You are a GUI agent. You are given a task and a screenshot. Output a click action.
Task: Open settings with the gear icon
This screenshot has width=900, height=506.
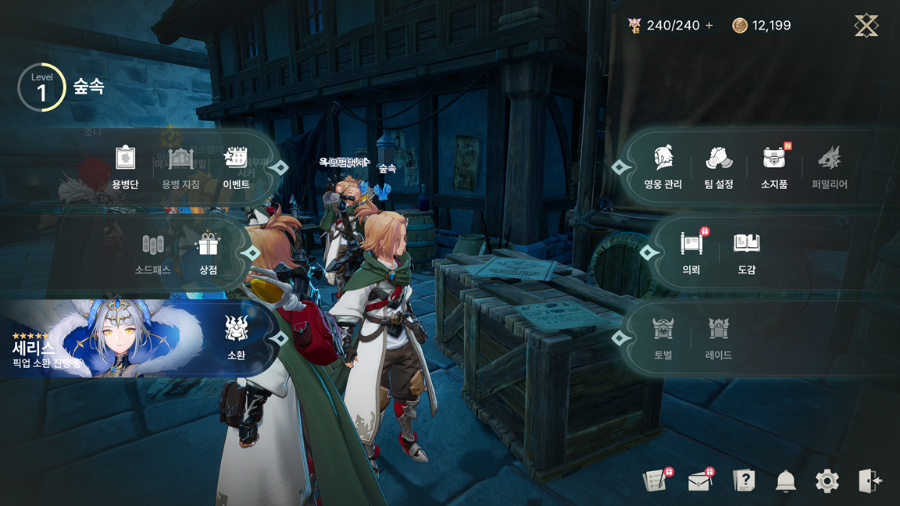pyautogui.click(x=827, y=481)
